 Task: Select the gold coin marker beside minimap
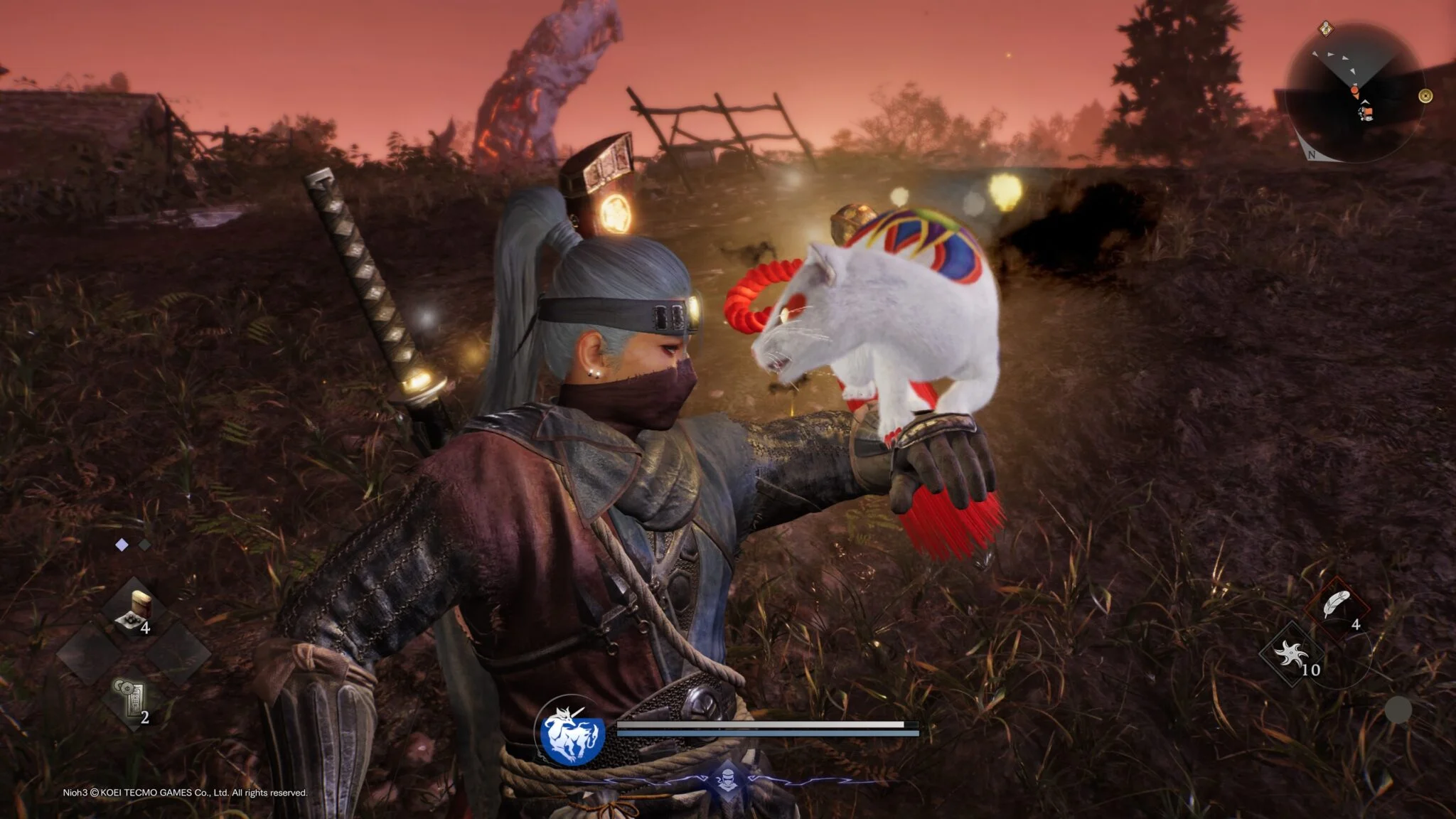tap(1425, 96)
